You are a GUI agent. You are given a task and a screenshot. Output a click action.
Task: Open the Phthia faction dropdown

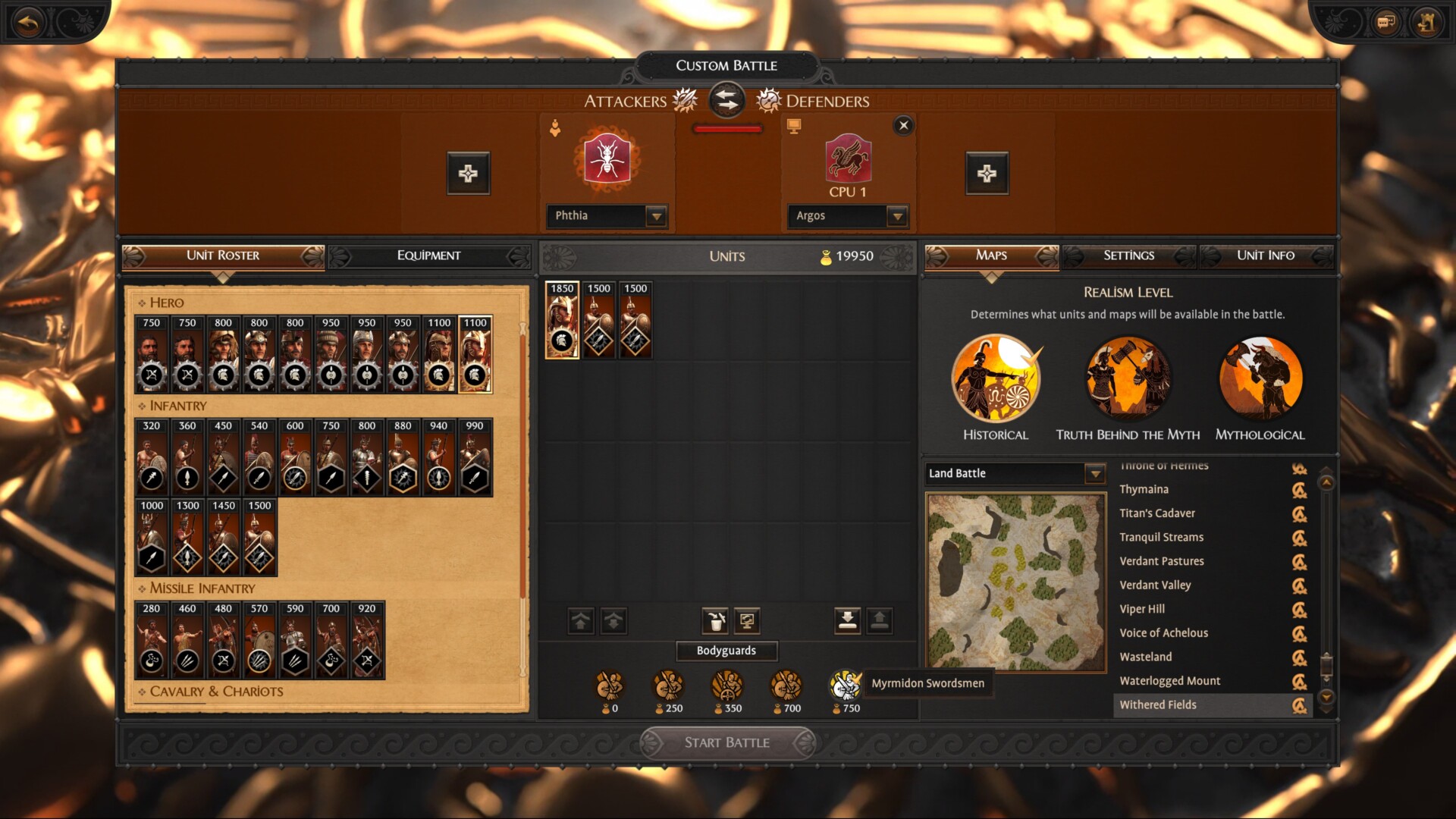click(x=656, y=216)
